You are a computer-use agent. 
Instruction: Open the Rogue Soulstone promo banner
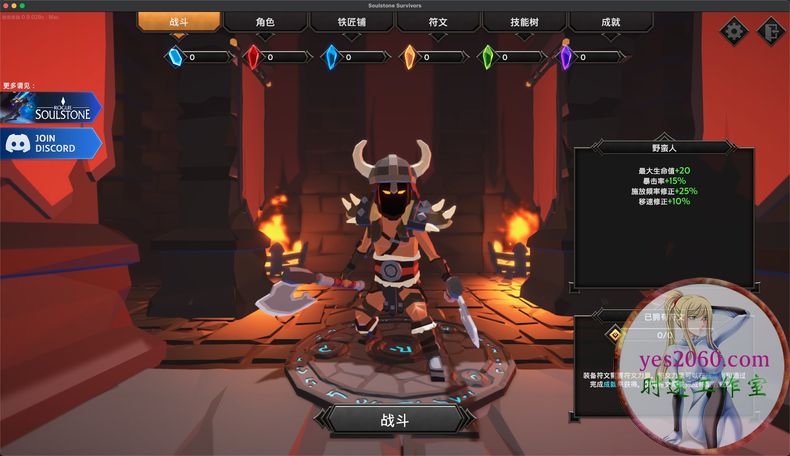pos(52,108)
